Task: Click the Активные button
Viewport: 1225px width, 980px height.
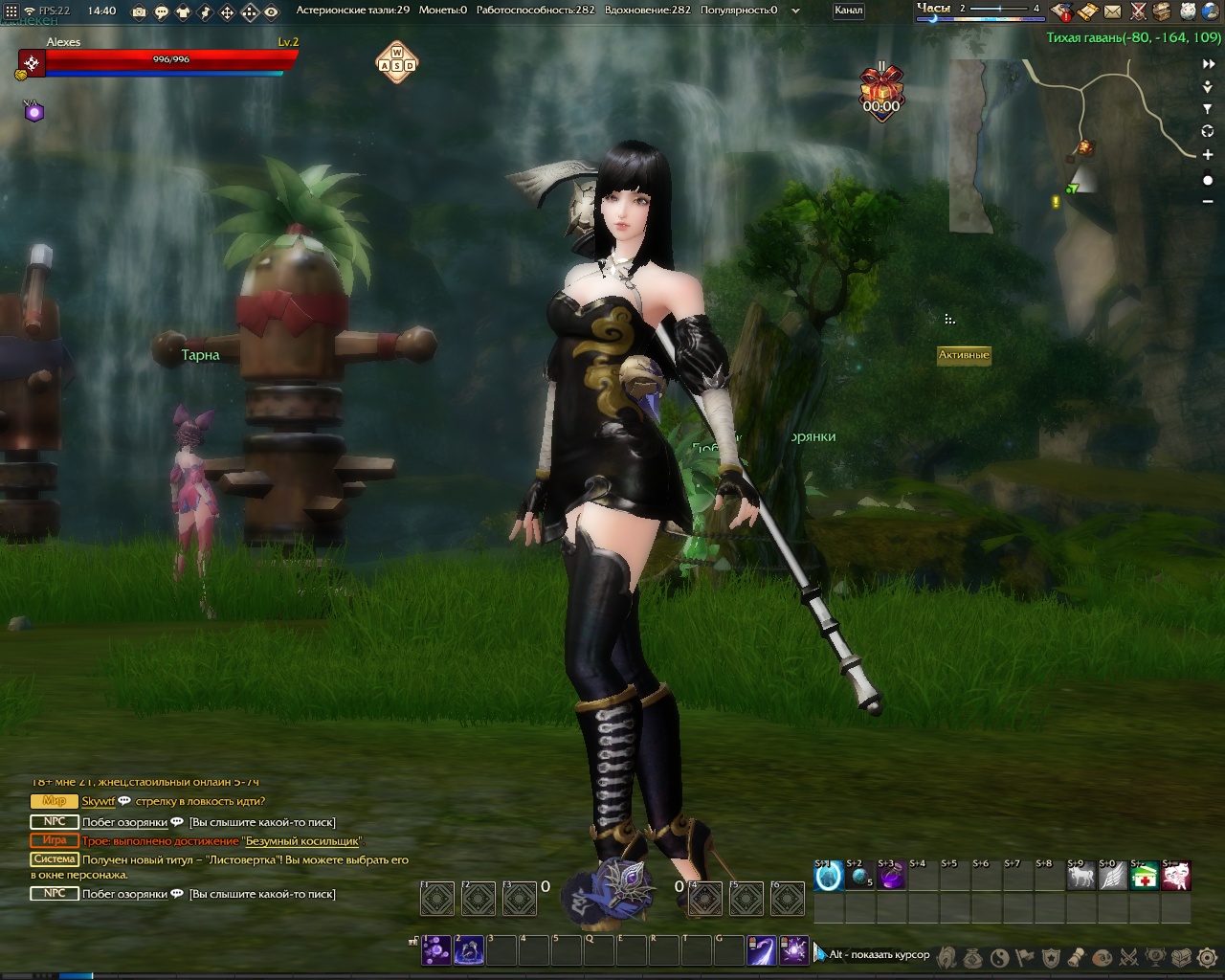Action: (x=963, y=355)
